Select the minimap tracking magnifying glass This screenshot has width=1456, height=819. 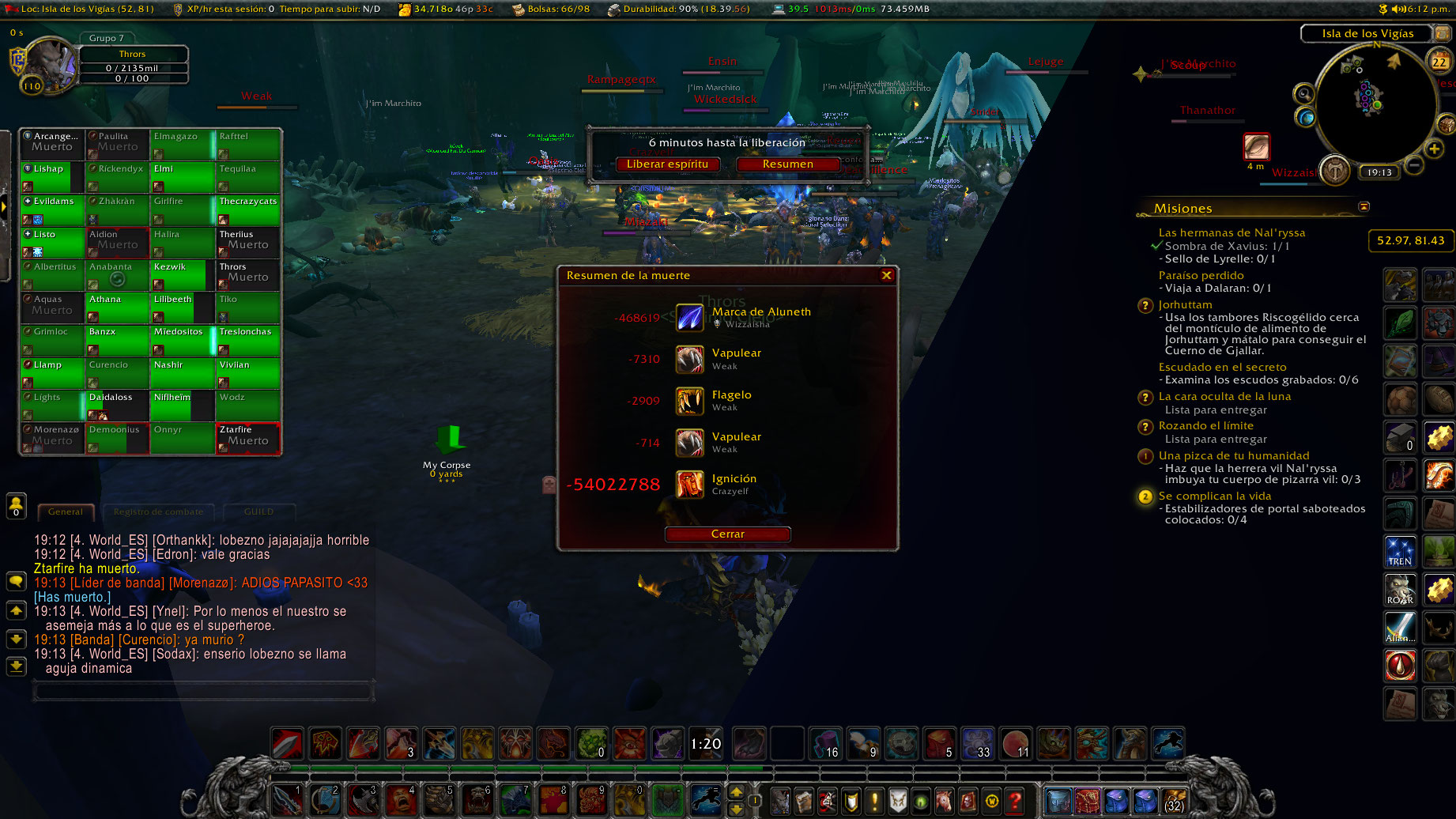point(1304,94)
